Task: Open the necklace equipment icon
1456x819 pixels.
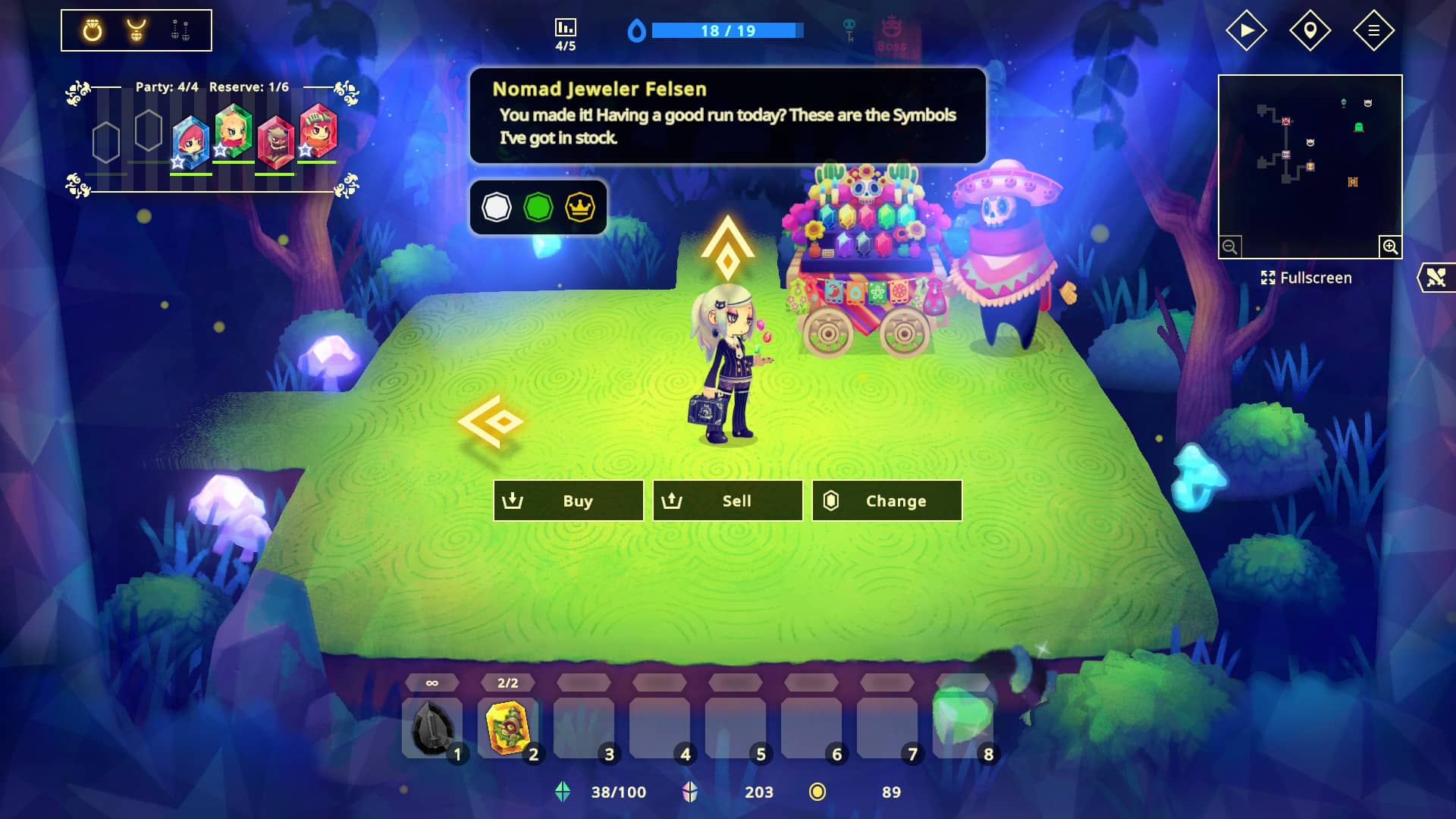Action: coord(136,30)
